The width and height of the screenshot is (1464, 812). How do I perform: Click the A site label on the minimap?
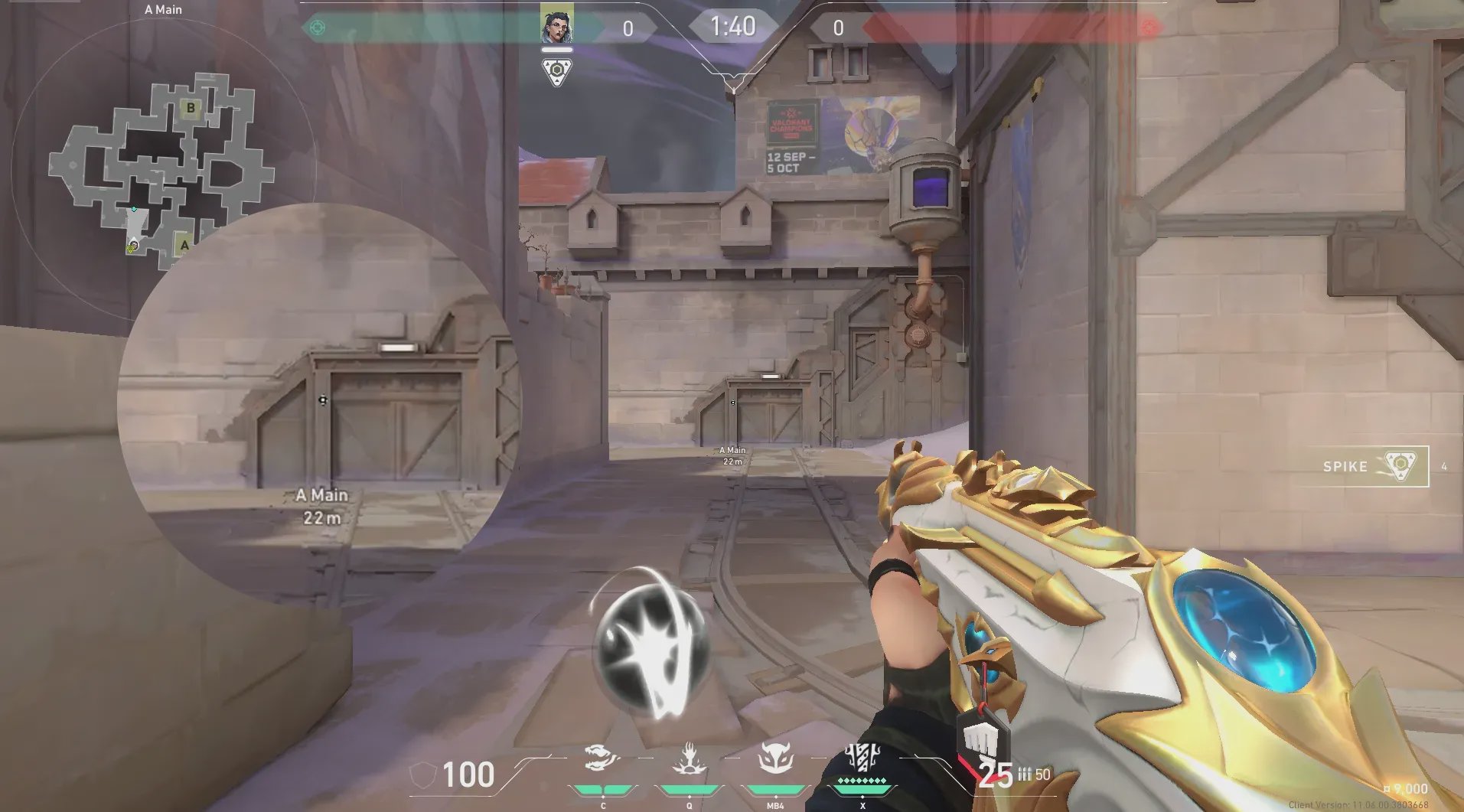click(x=184, y=246)
